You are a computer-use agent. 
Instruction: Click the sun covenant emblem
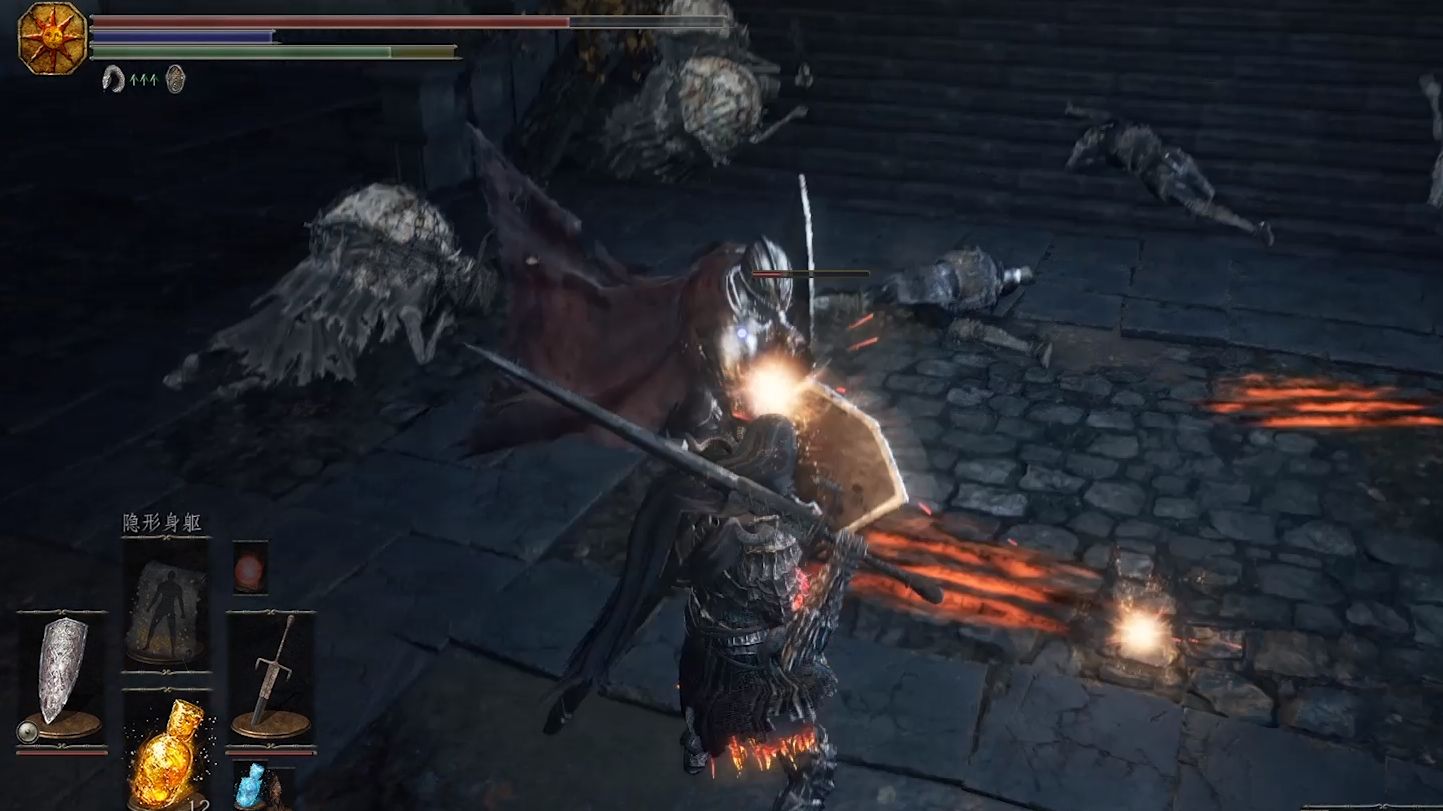pos(53,38)
